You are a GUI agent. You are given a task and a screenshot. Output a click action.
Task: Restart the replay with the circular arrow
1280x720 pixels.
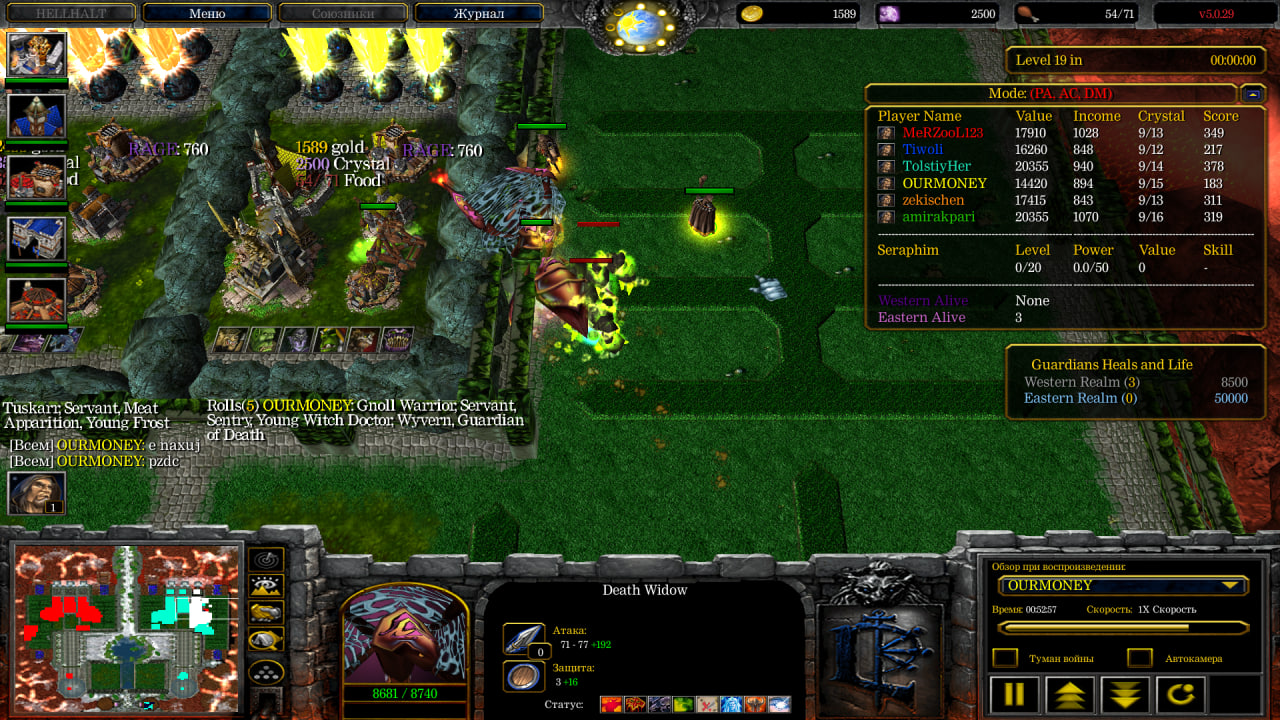1180,694
